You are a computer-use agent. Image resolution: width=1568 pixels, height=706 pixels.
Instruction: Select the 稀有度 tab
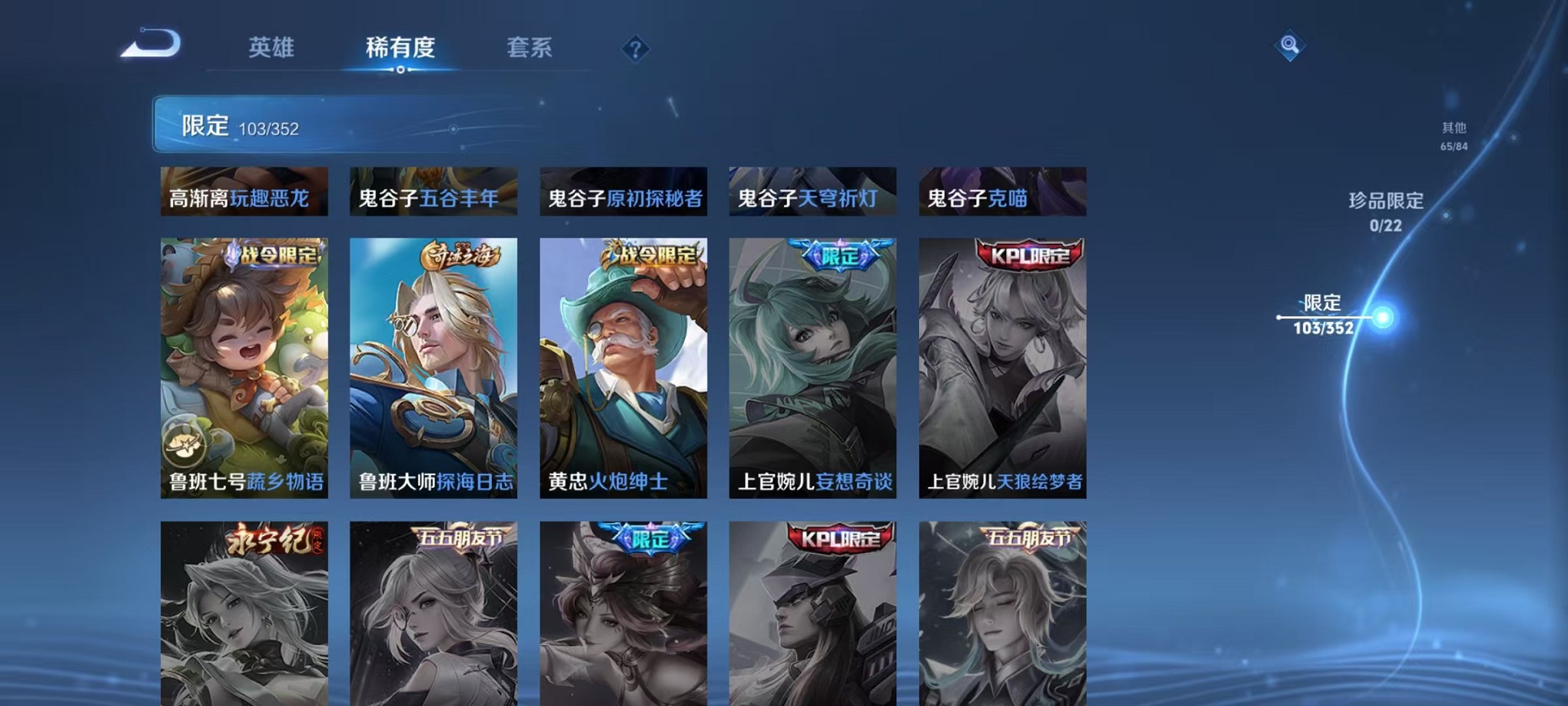click(398, 48)
